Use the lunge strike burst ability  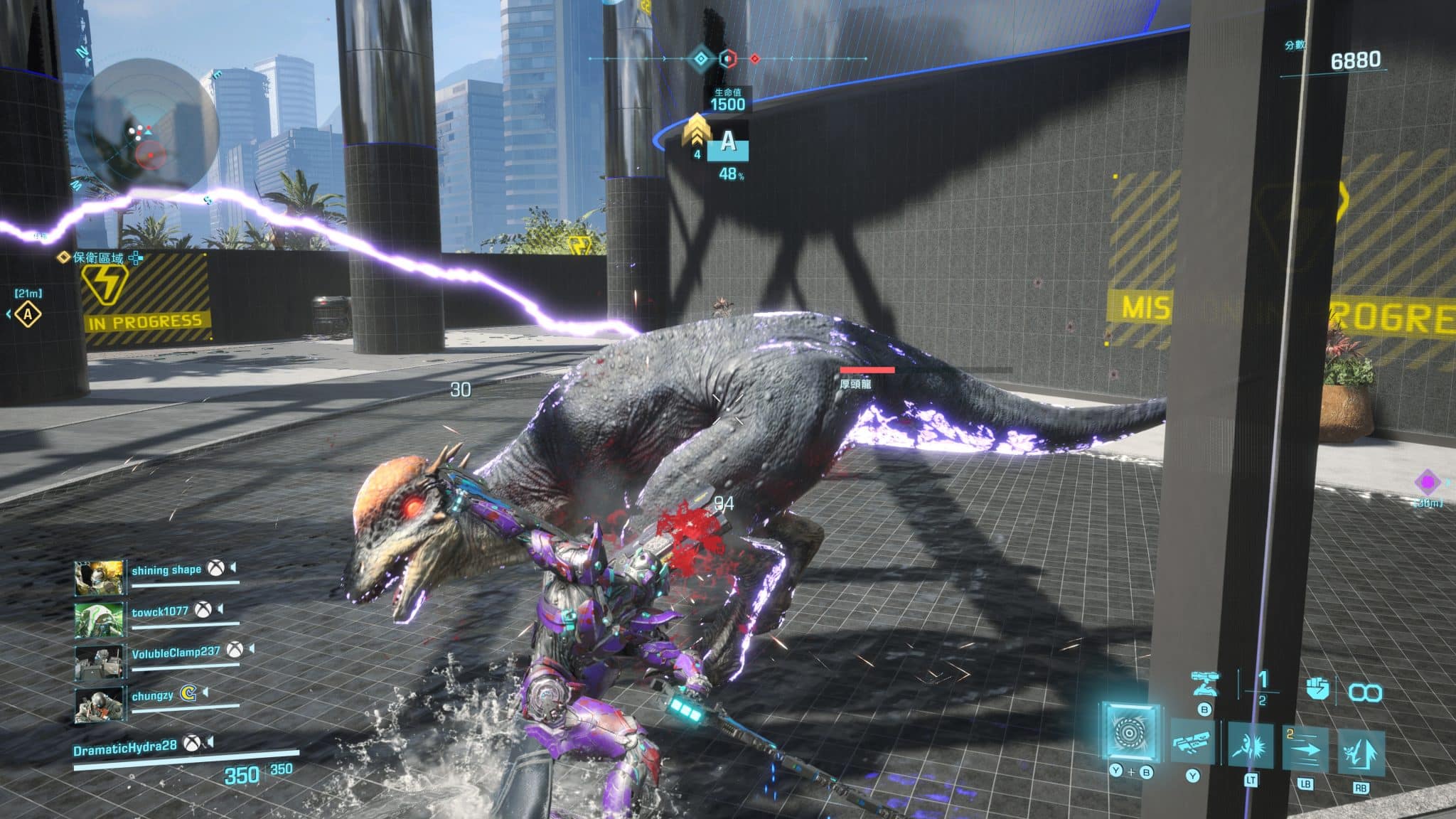click(x=1251, y=746)
